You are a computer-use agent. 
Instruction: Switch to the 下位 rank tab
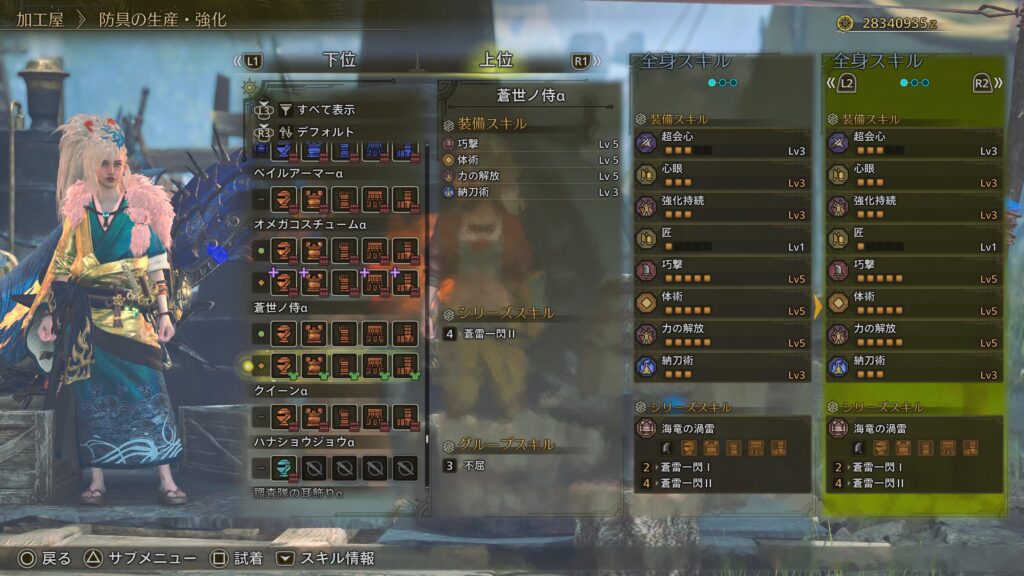[339, 60]
